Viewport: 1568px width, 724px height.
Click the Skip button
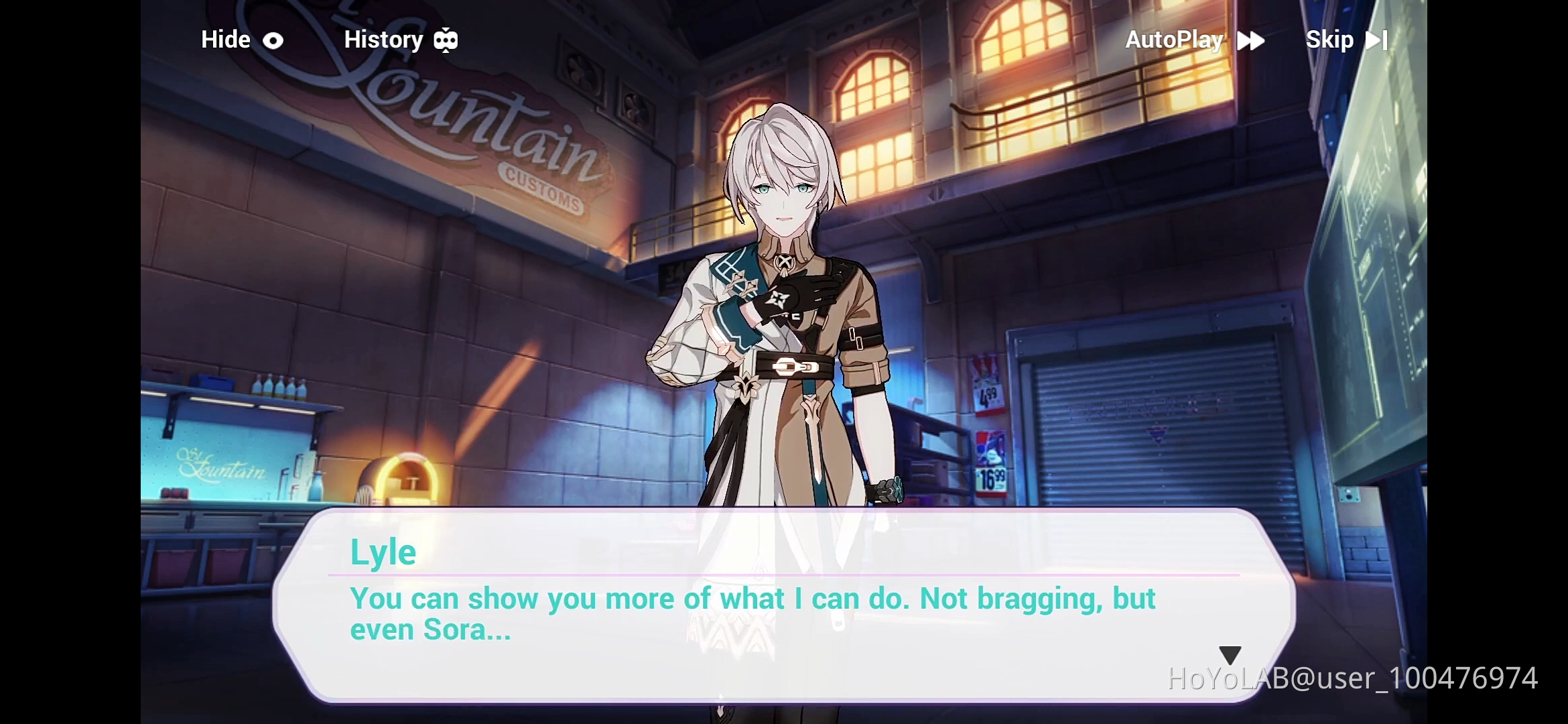coord(1330,40)
